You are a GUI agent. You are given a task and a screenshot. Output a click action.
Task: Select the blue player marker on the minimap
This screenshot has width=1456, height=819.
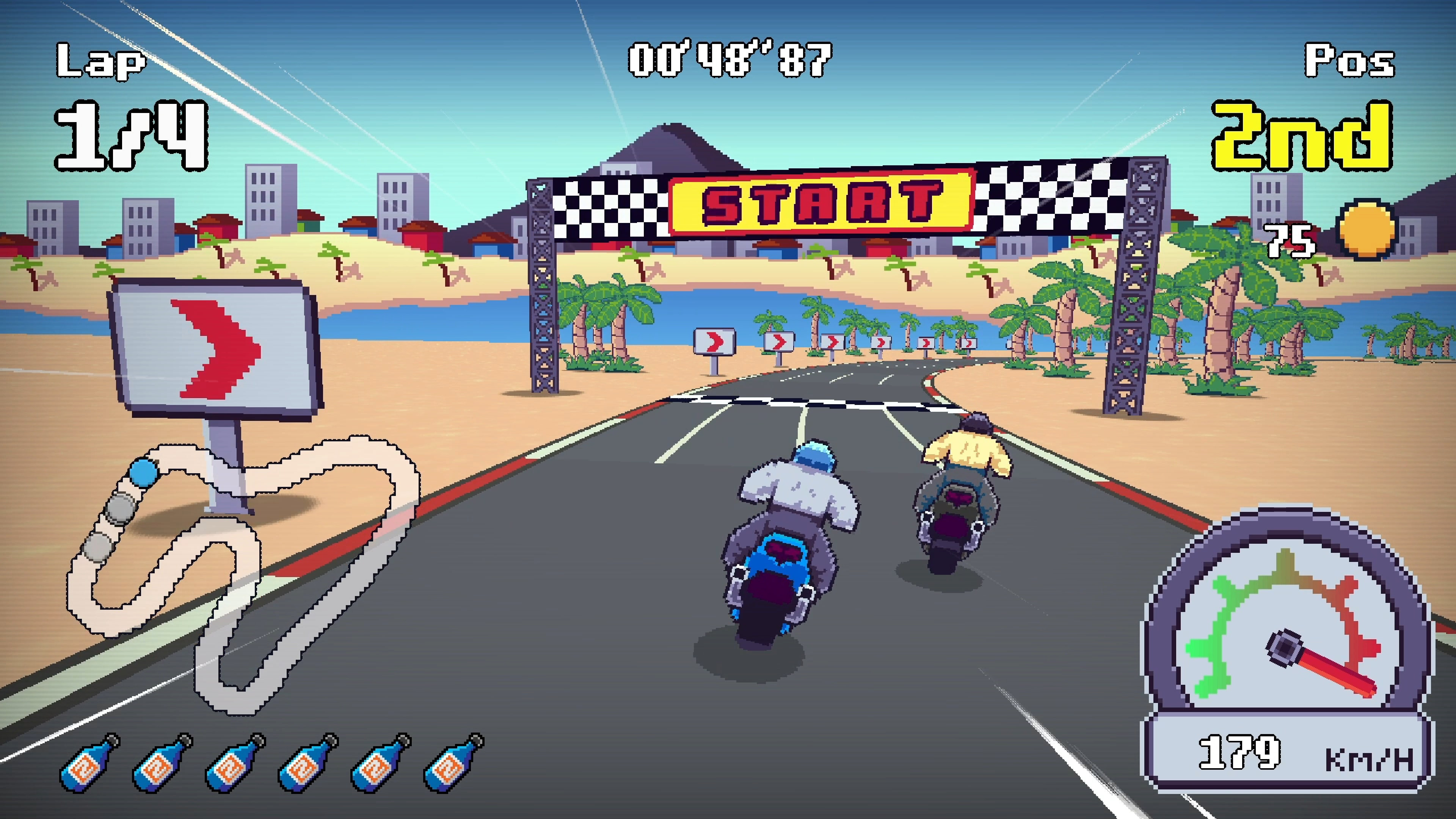click(143, 472)
